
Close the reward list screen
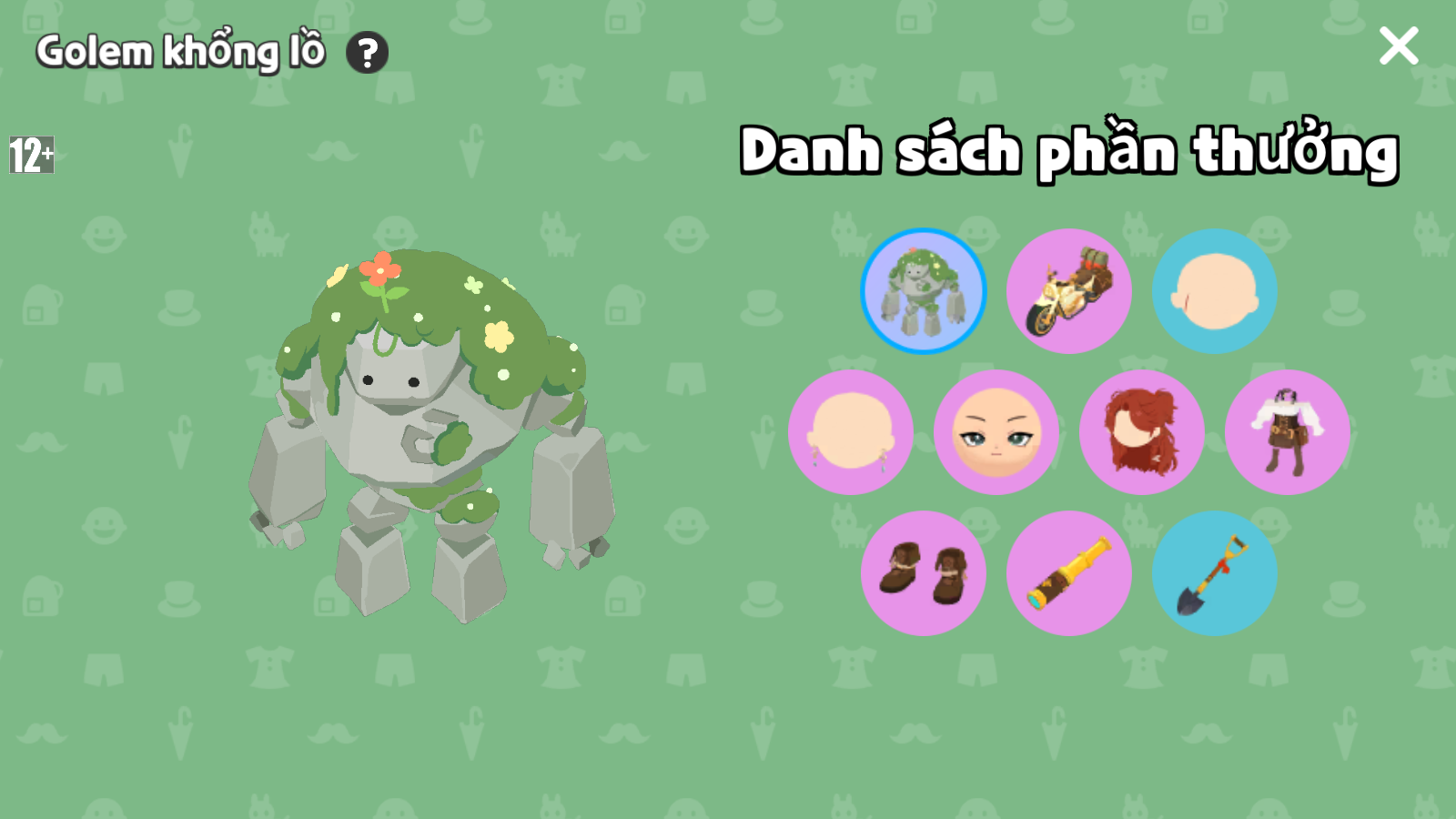[x=1398, y=45]
